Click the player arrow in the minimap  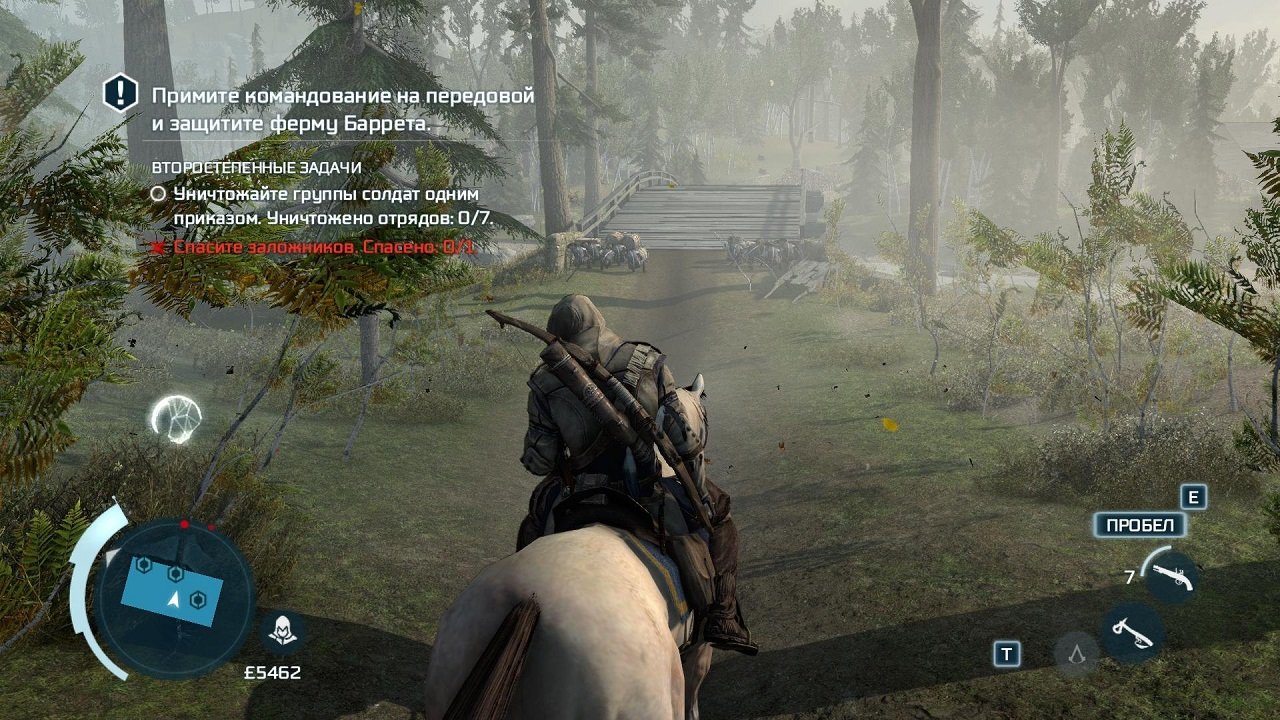tap(175, 600)
